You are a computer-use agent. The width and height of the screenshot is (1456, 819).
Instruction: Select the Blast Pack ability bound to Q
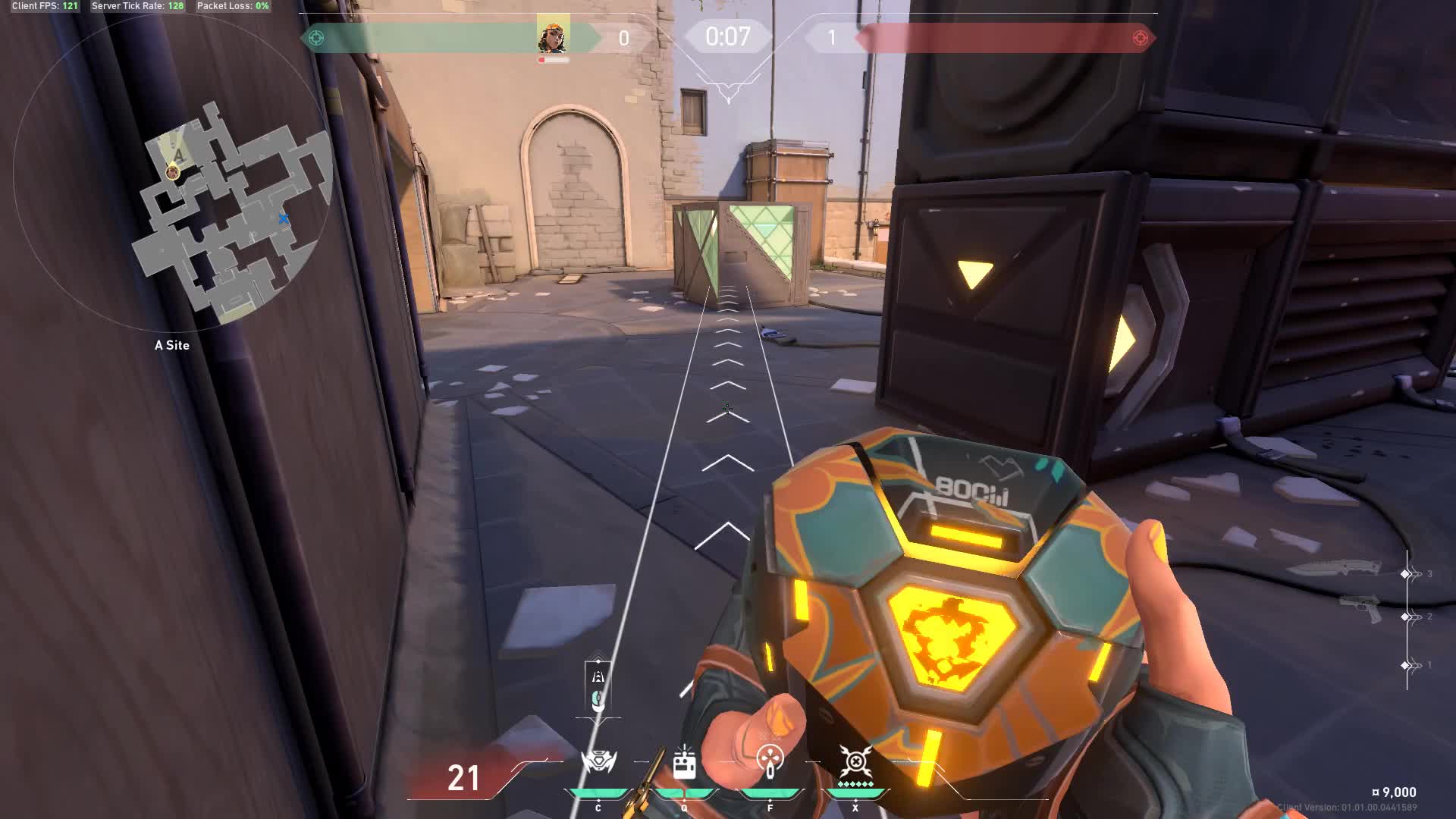(x=685, y=762)
